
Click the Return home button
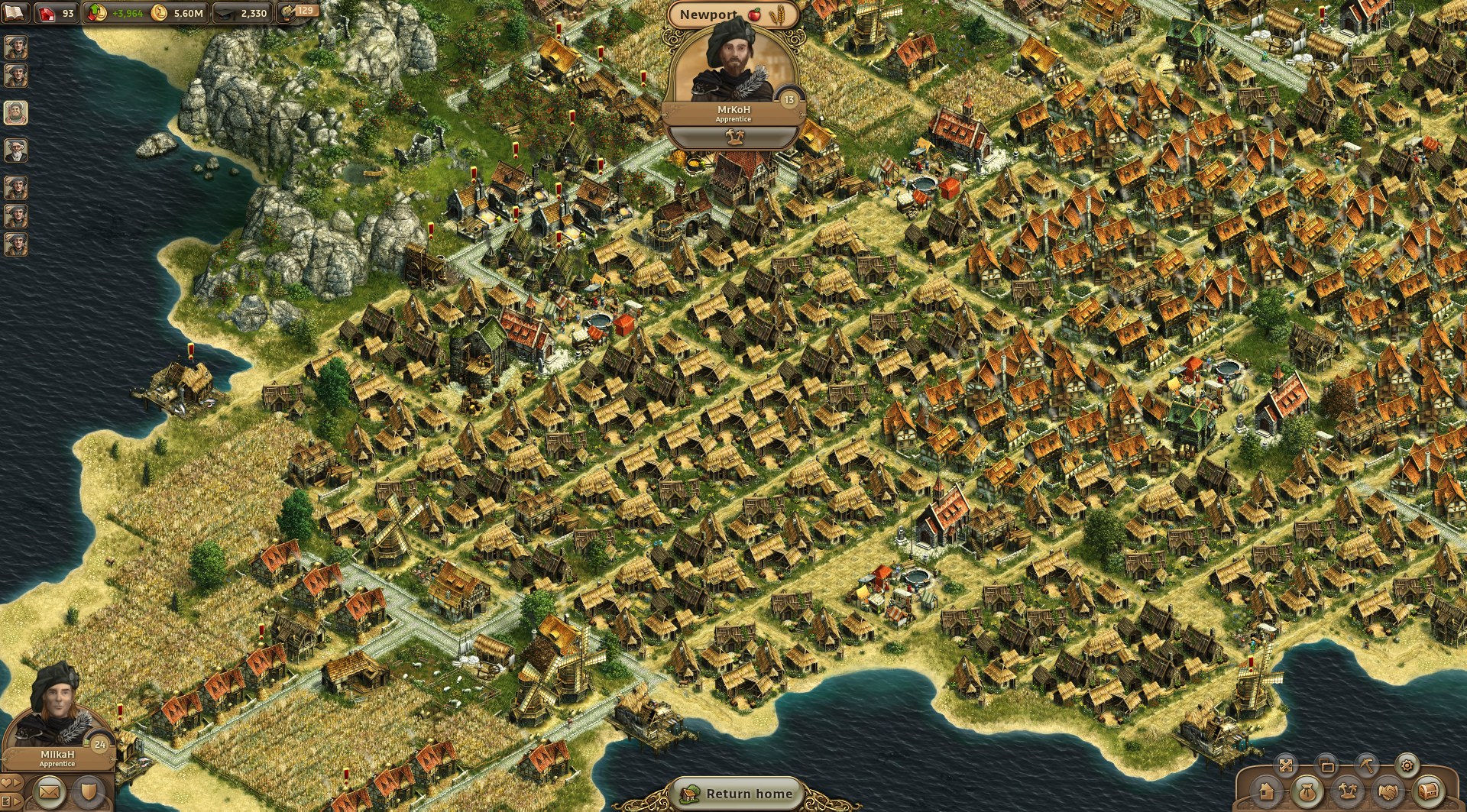coord(738,794)
